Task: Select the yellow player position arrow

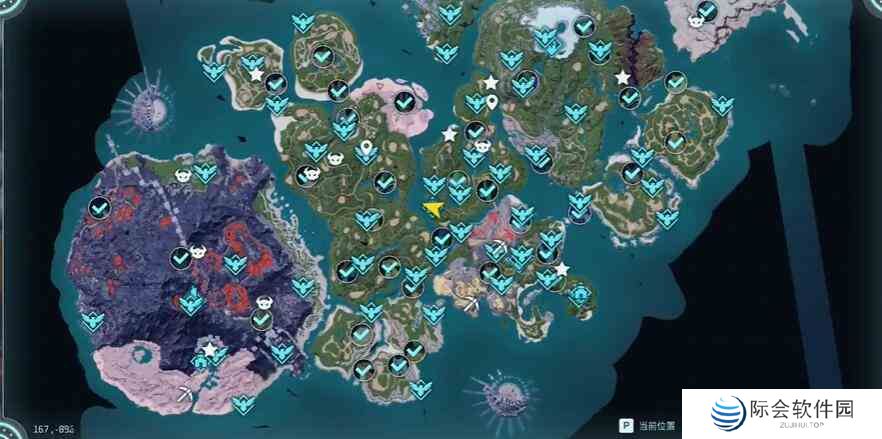Action: tap(433, 208)
